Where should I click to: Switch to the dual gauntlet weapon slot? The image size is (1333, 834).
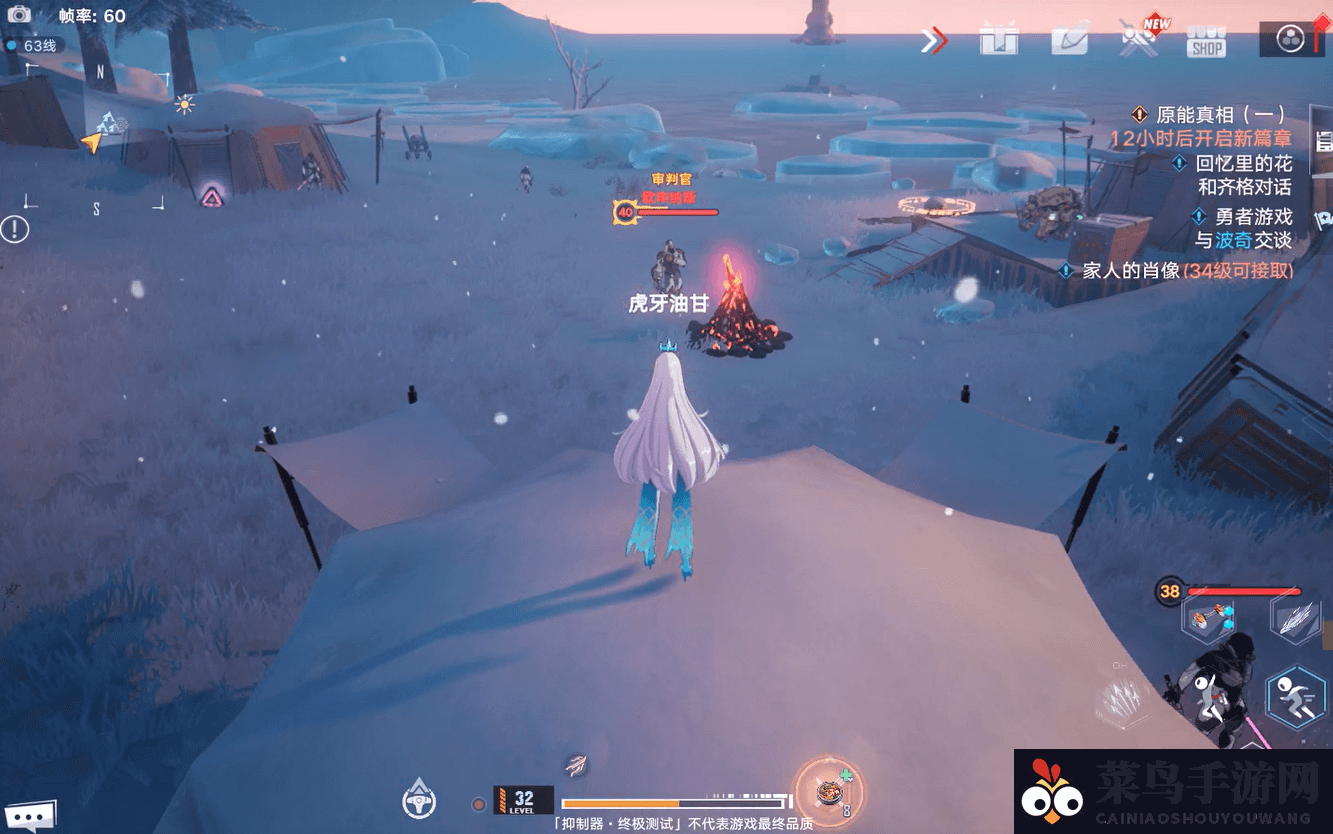tap(1208, 618)
